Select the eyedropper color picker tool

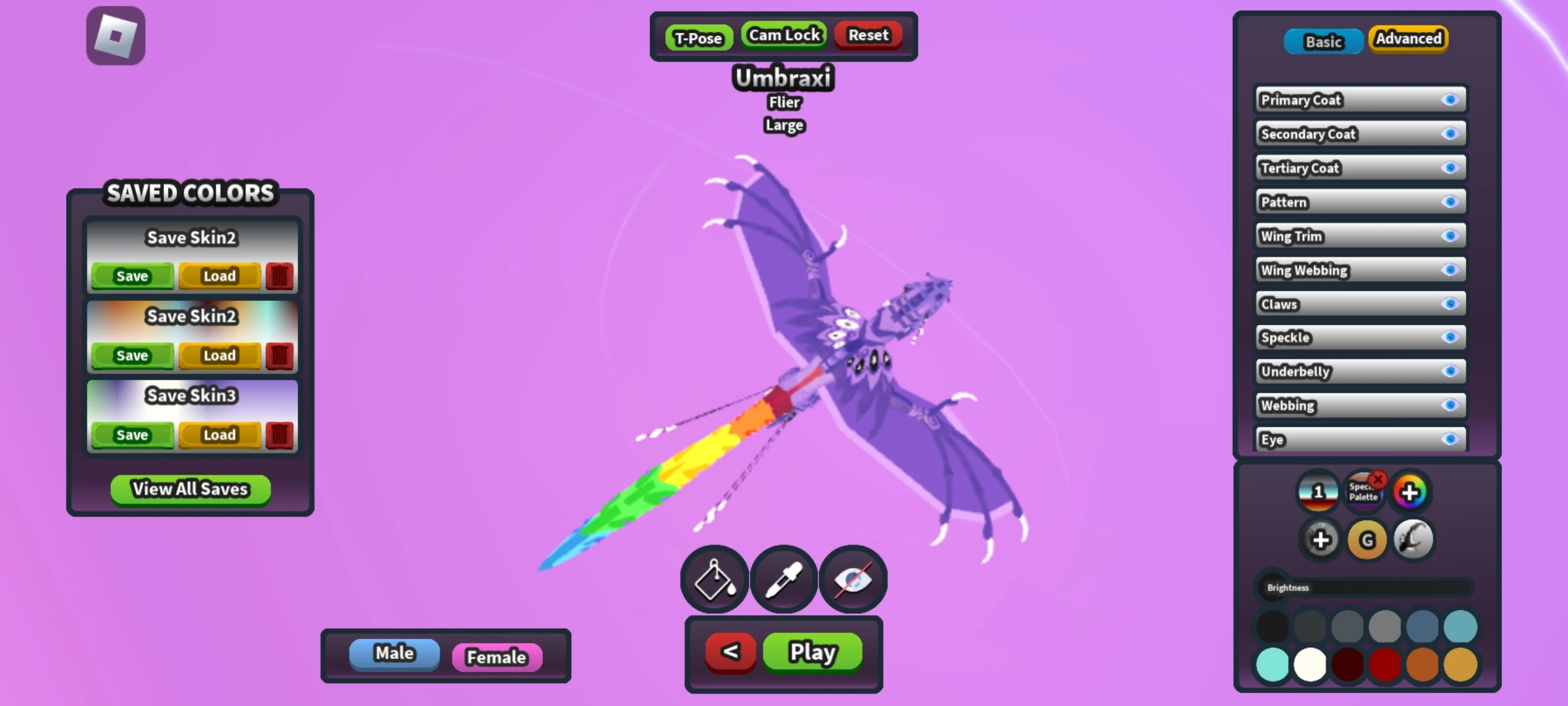[x=783, y=579]
